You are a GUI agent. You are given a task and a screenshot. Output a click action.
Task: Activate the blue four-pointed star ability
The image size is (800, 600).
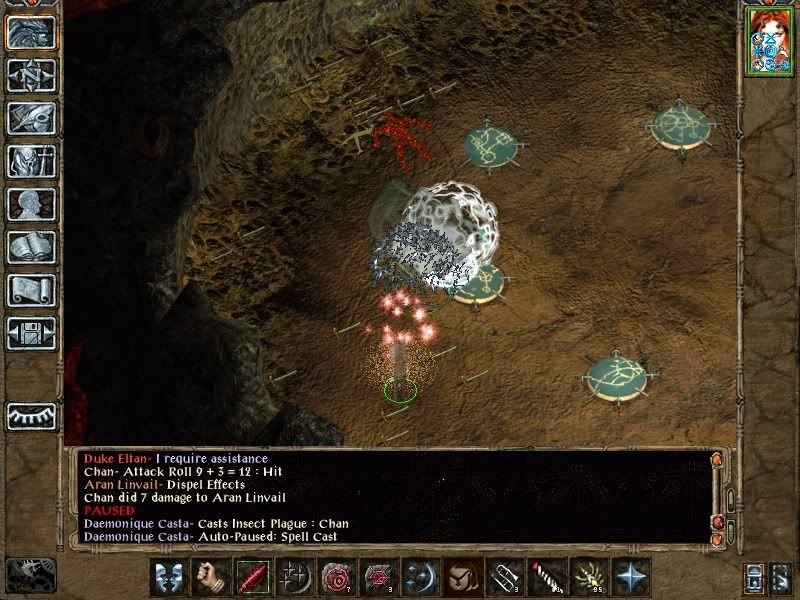(x=629, y=577)
